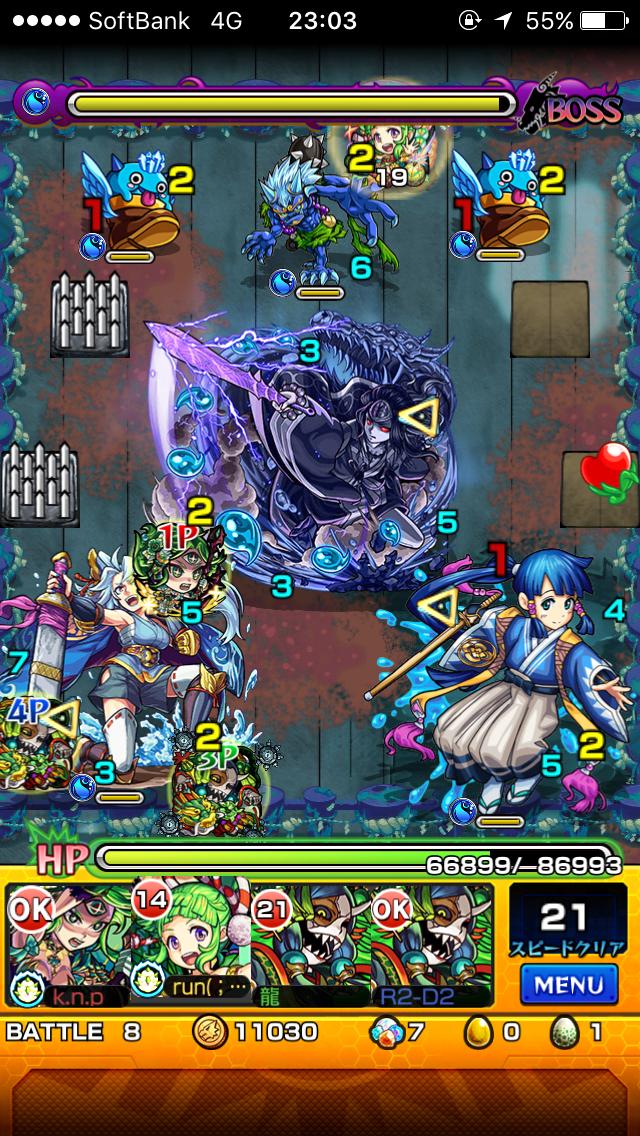Tap the green-haired portrait labeled run(;
The image size is (640, 1136).
coord(190,943)
